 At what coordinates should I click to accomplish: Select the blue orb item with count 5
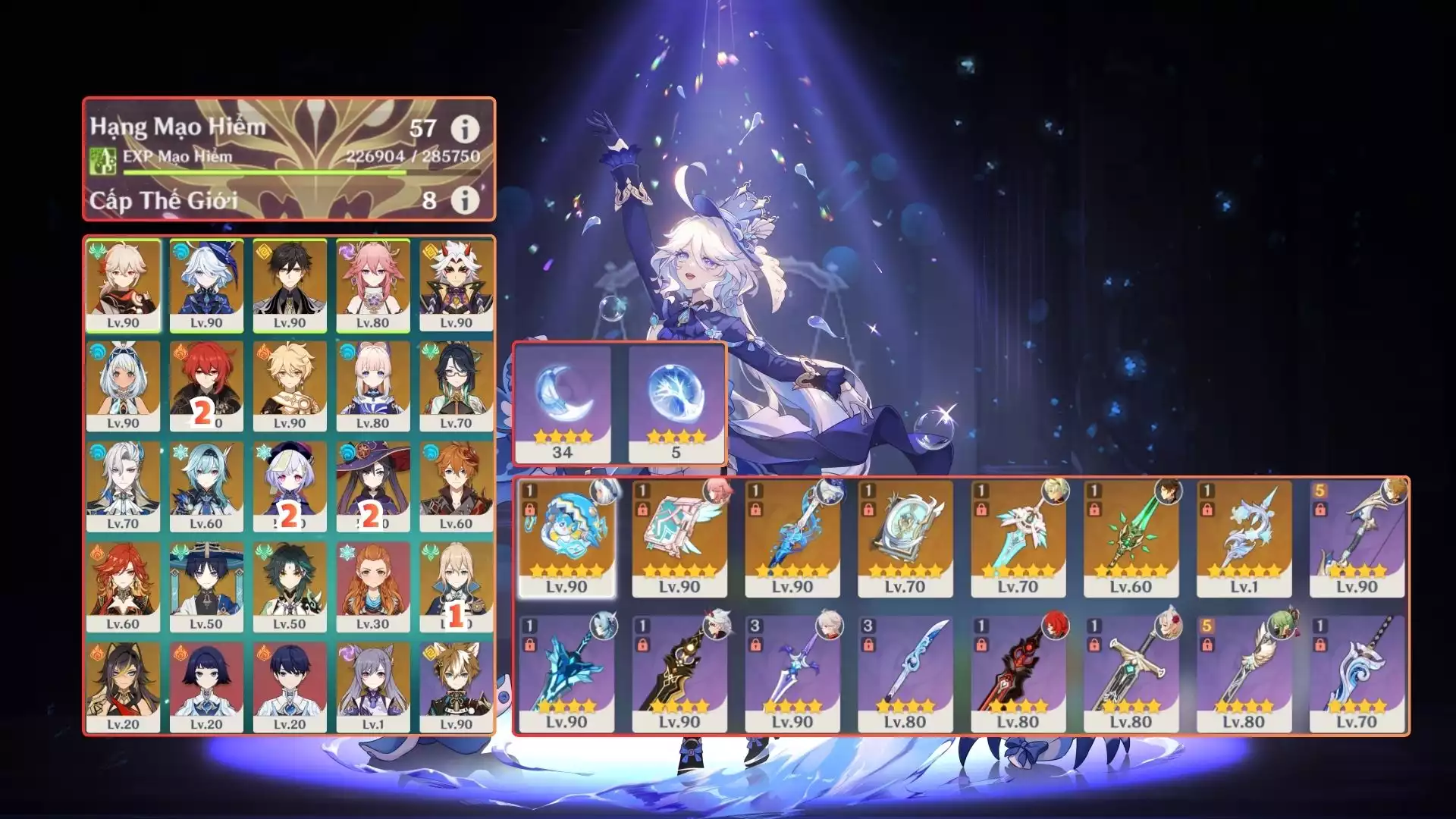tap(676, 403)
